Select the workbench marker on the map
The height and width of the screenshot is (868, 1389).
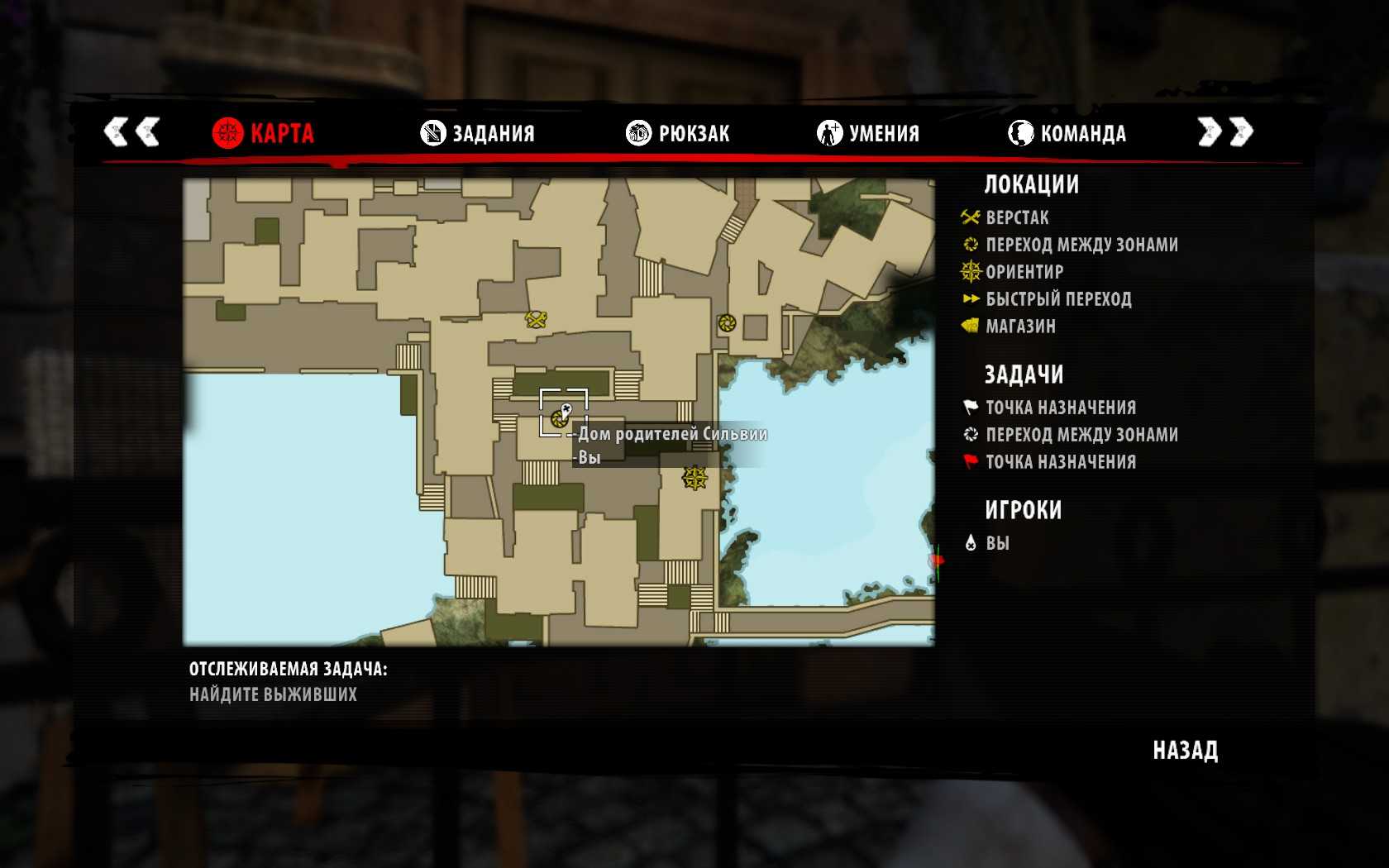tap(537, 319)
